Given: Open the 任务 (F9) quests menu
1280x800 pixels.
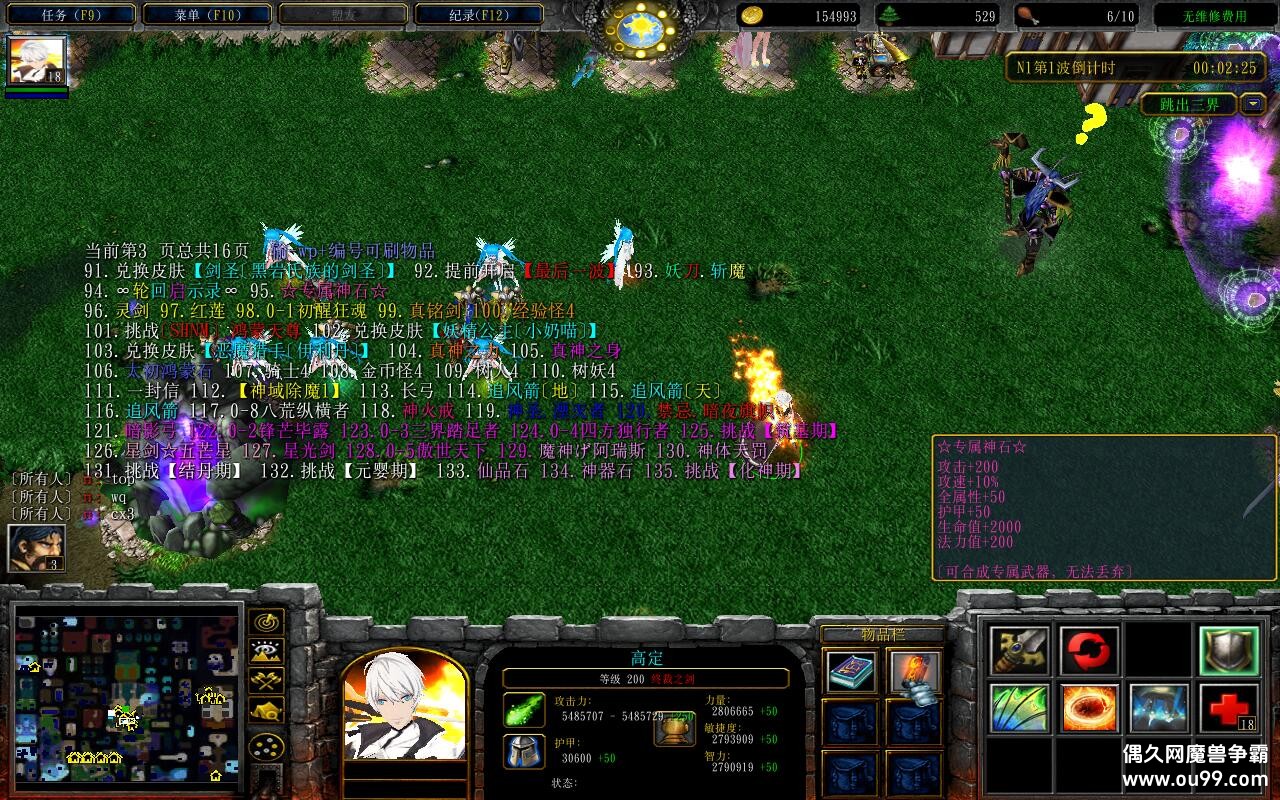Looking at the screenshot, I should point(72,15).
